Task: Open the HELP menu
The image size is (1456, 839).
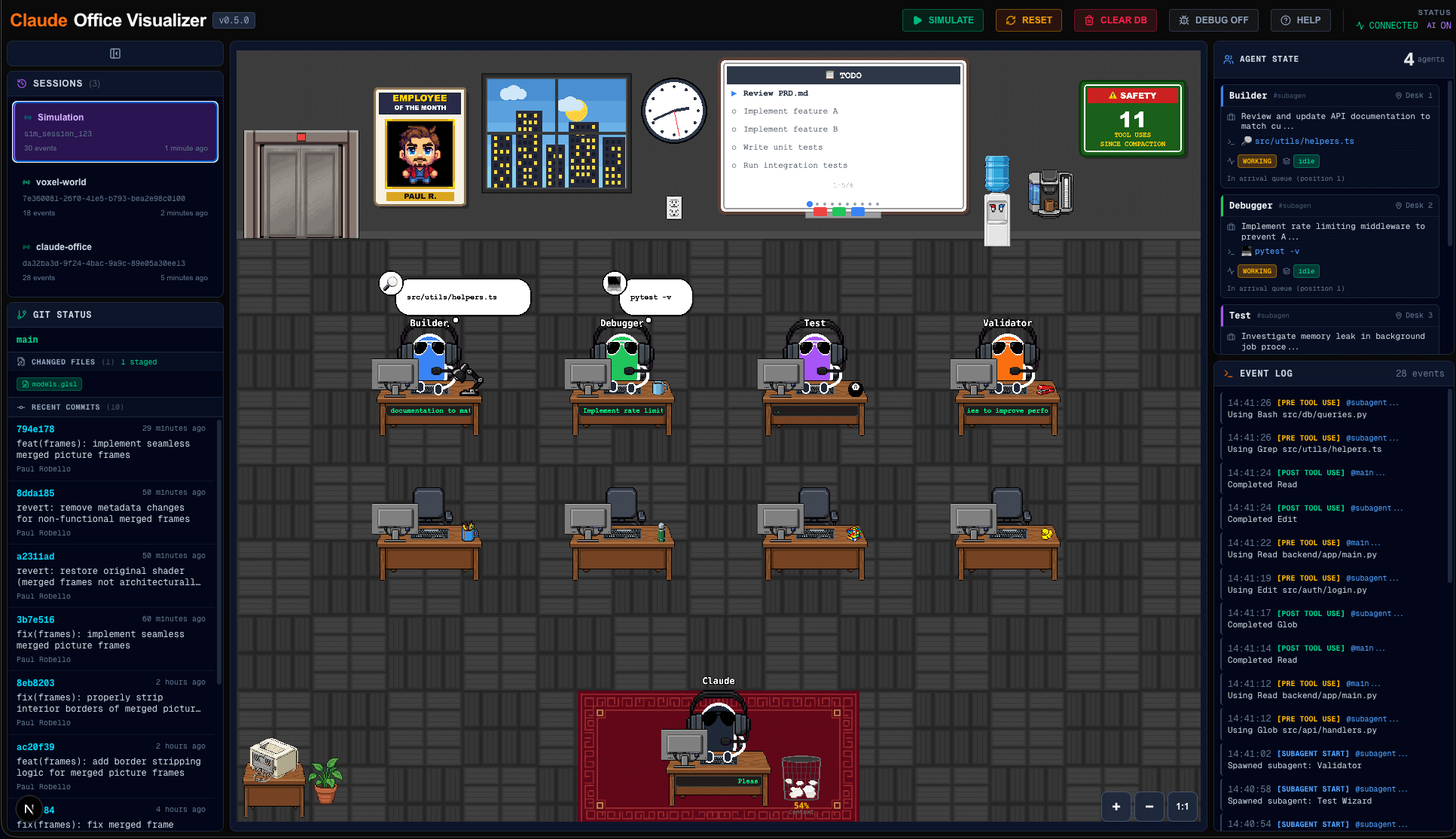Action: point(1300,20)
